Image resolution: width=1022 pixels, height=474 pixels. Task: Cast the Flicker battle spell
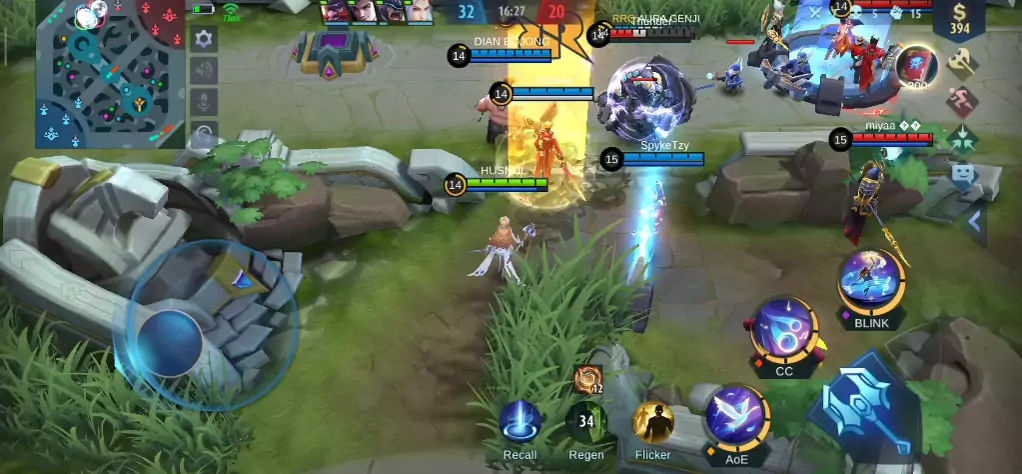pyautogui.click(x=653, y=422)
